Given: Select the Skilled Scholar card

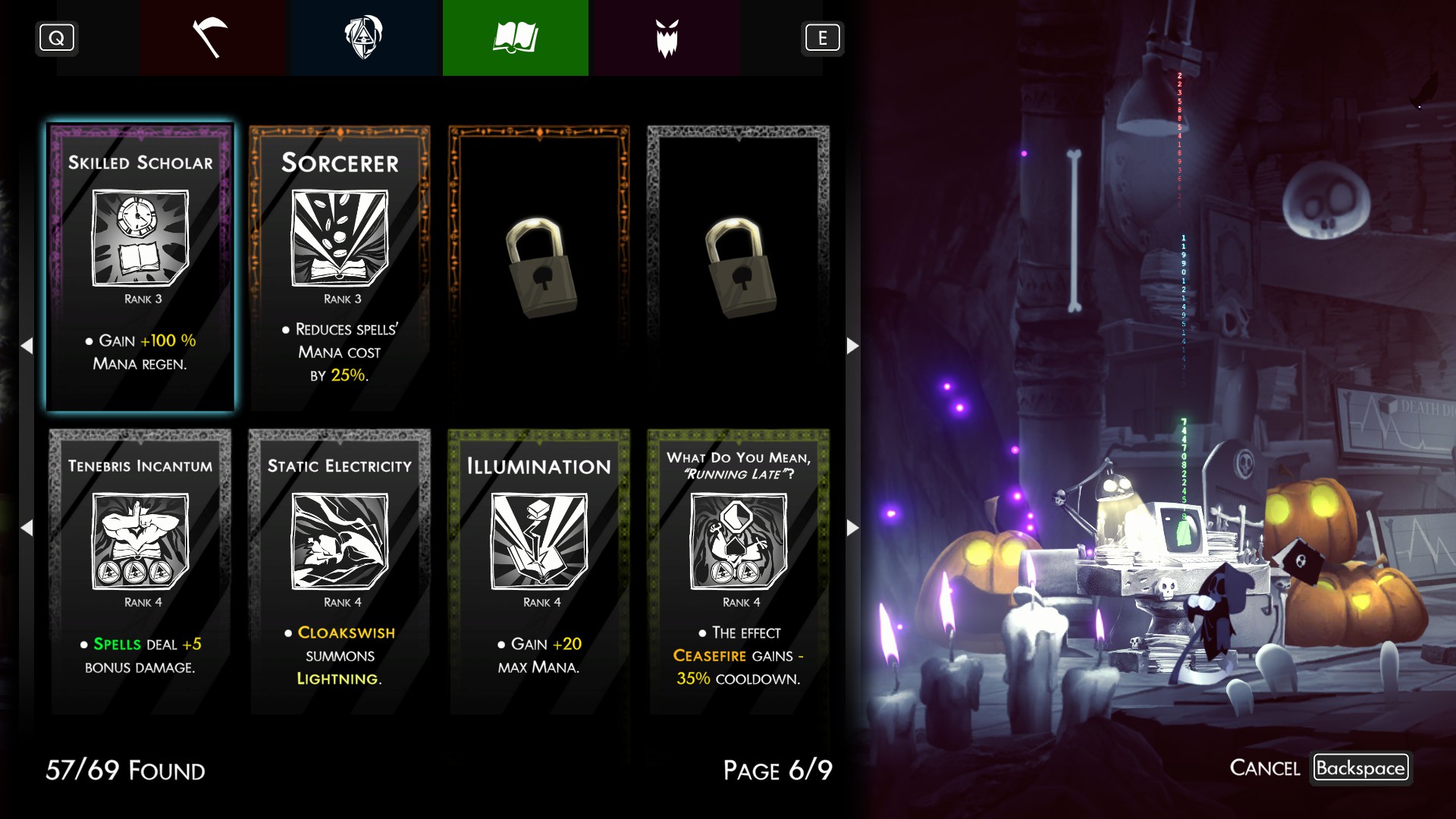Looking at the screenshot, I should 140,268.
